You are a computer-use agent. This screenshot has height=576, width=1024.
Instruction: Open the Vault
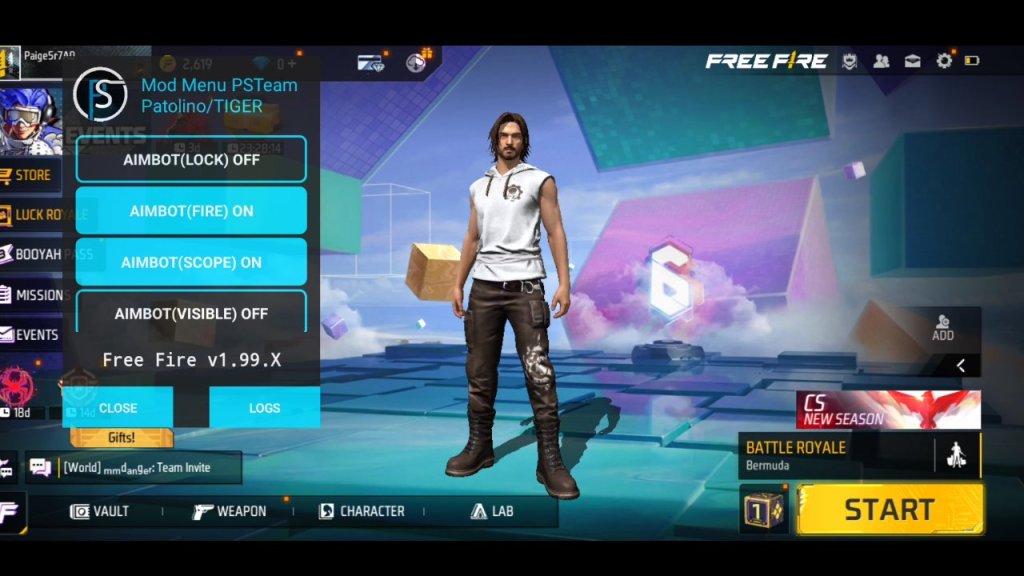pyautogui.click(x=99, y=511)
